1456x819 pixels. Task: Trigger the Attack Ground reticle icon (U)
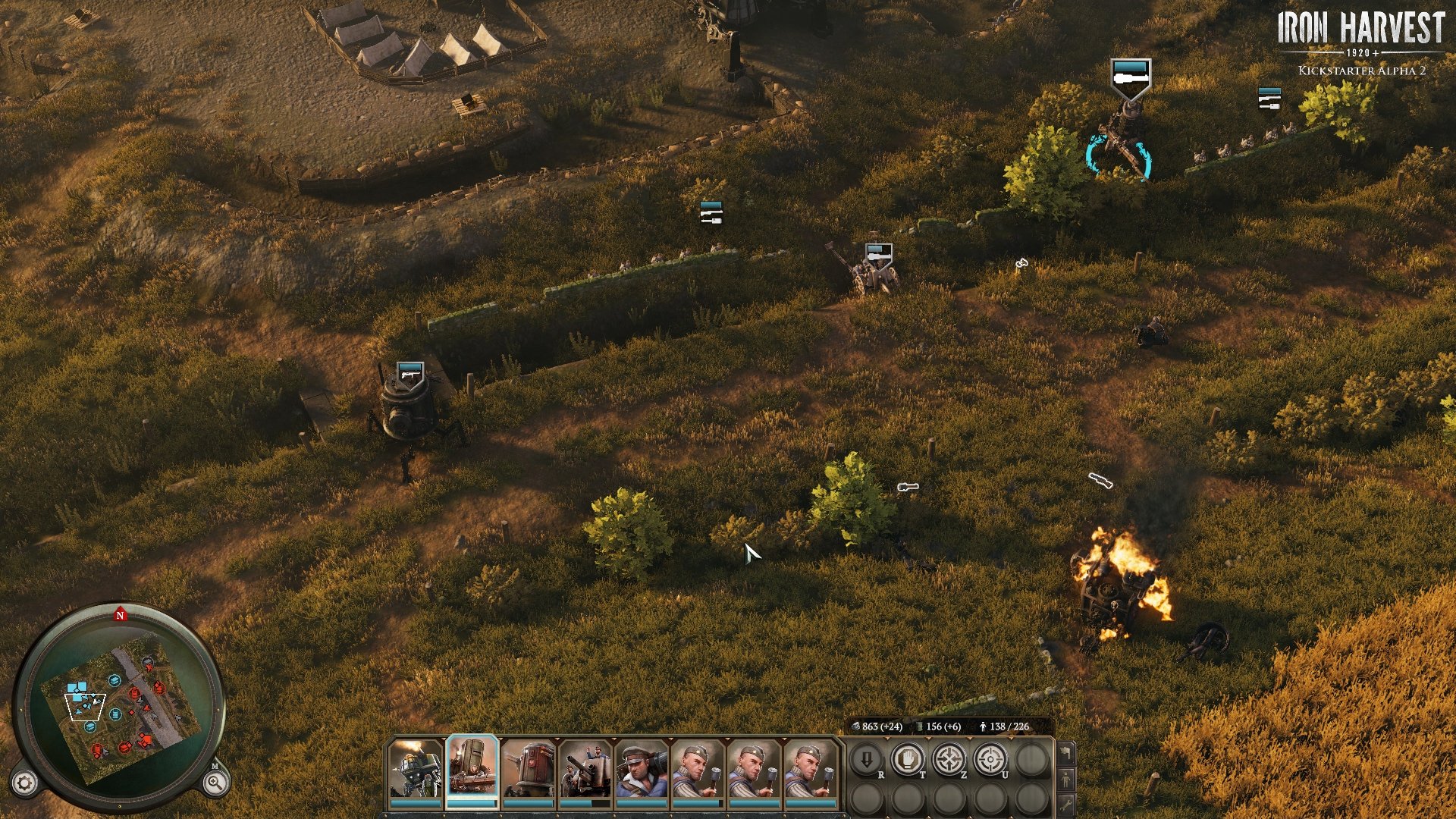point(991,760)
